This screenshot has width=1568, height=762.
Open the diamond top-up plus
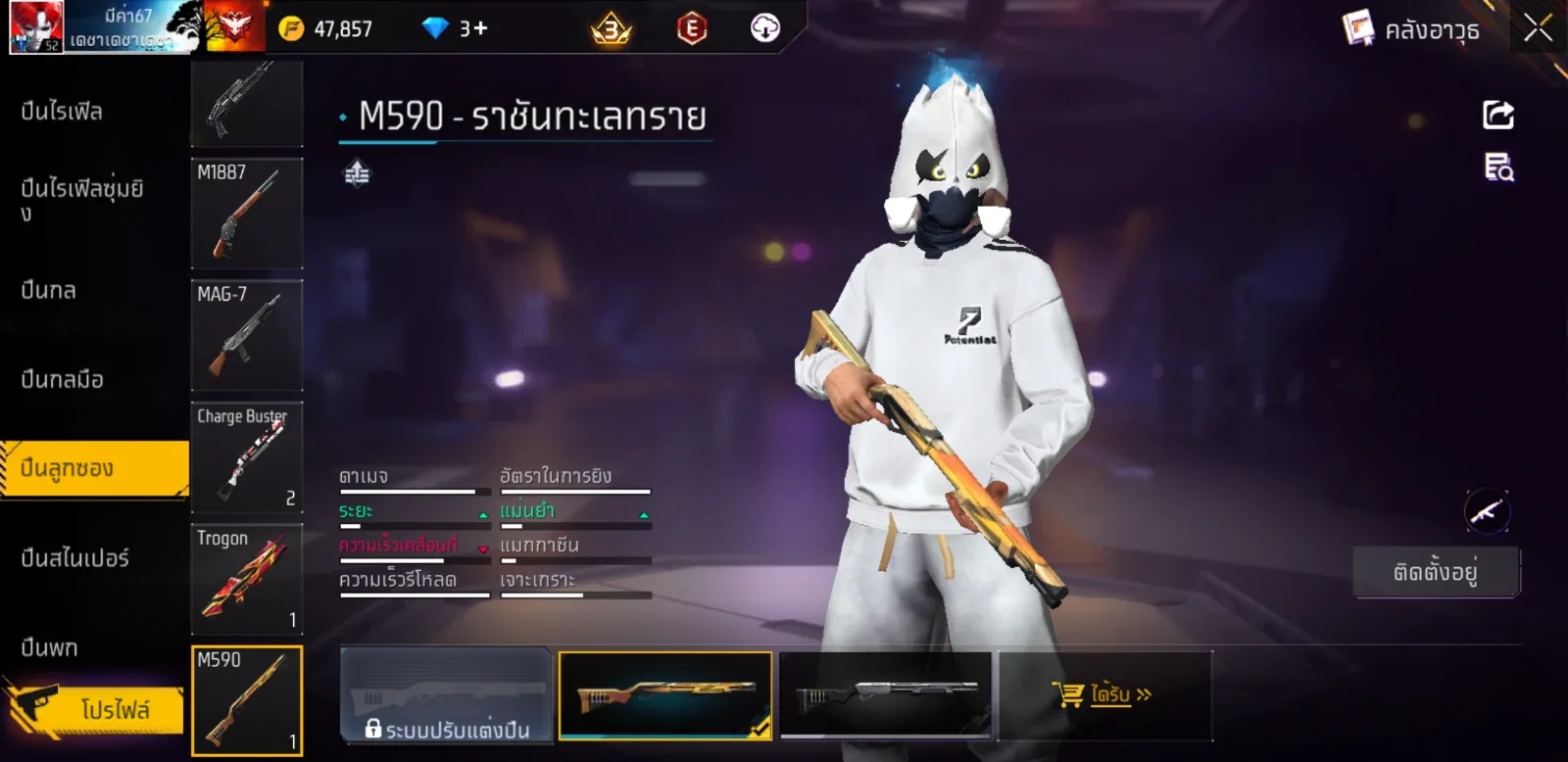pyautogui.click(x=480, y=28)
